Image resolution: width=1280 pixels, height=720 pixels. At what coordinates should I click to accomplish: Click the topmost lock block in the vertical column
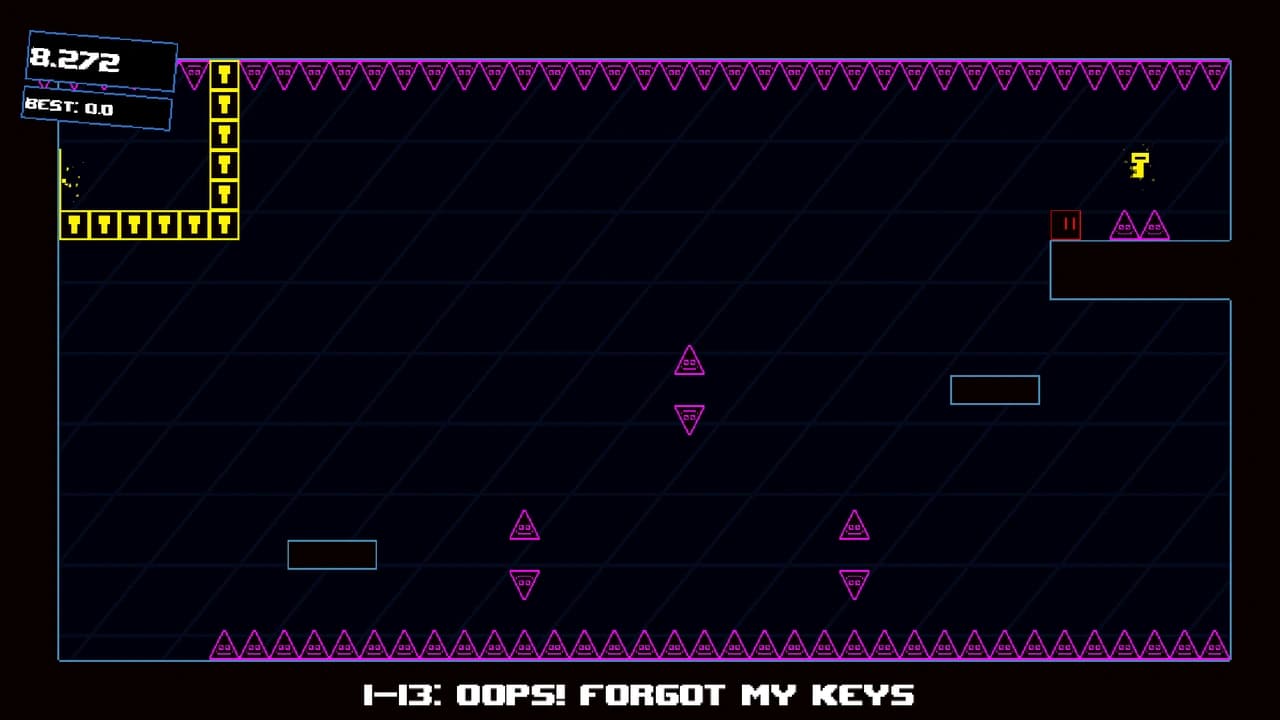223,75
